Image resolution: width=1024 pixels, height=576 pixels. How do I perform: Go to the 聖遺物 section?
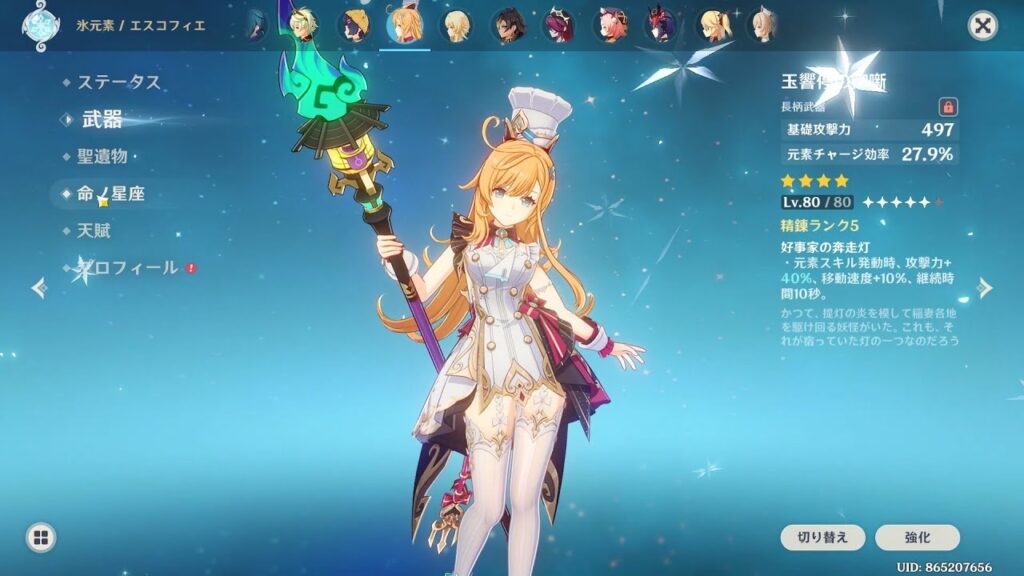(102, 156)
